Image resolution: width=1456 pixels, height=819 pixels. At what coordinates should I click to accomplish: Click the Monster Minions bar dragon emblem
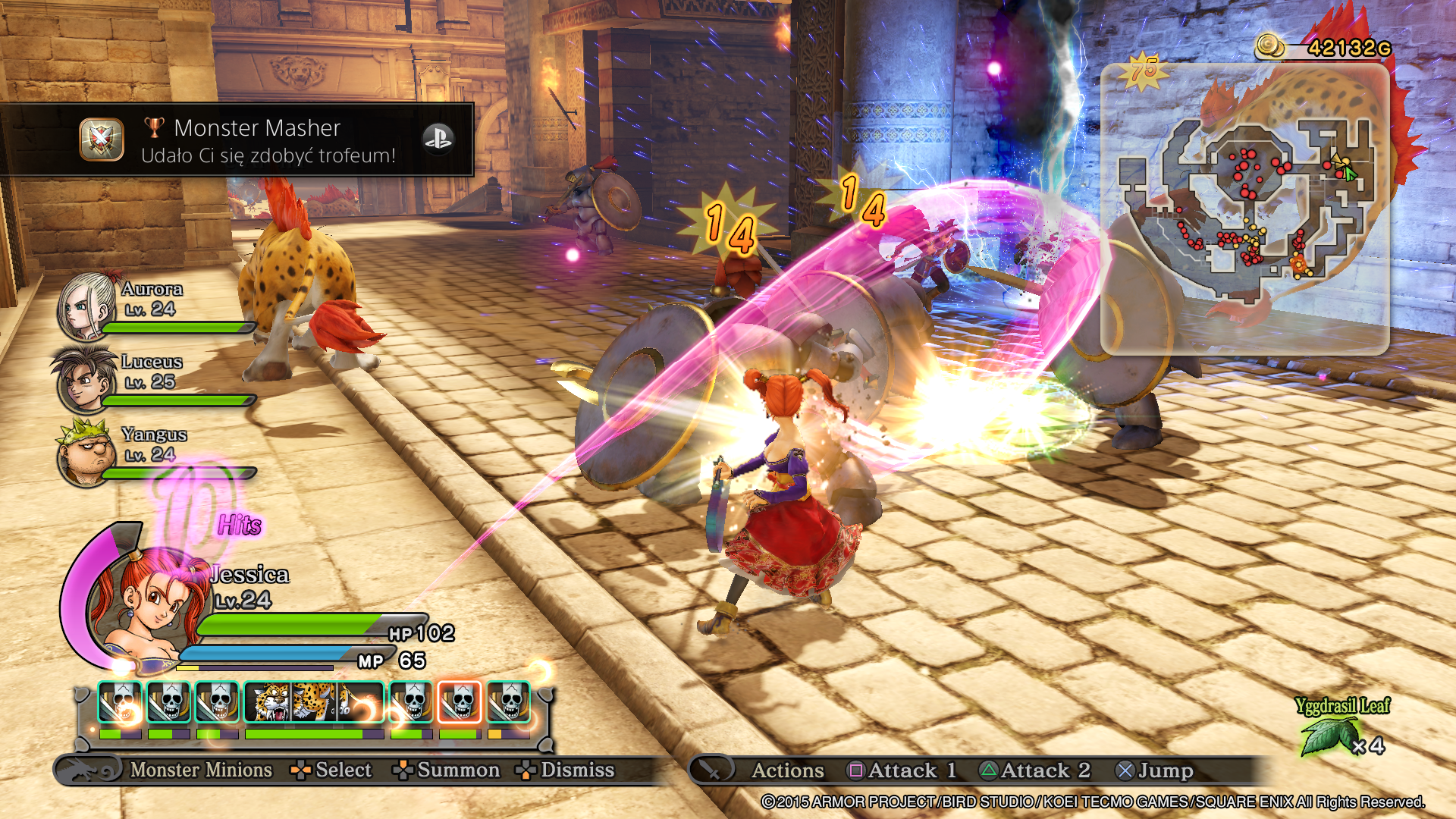tap(89, 770)
